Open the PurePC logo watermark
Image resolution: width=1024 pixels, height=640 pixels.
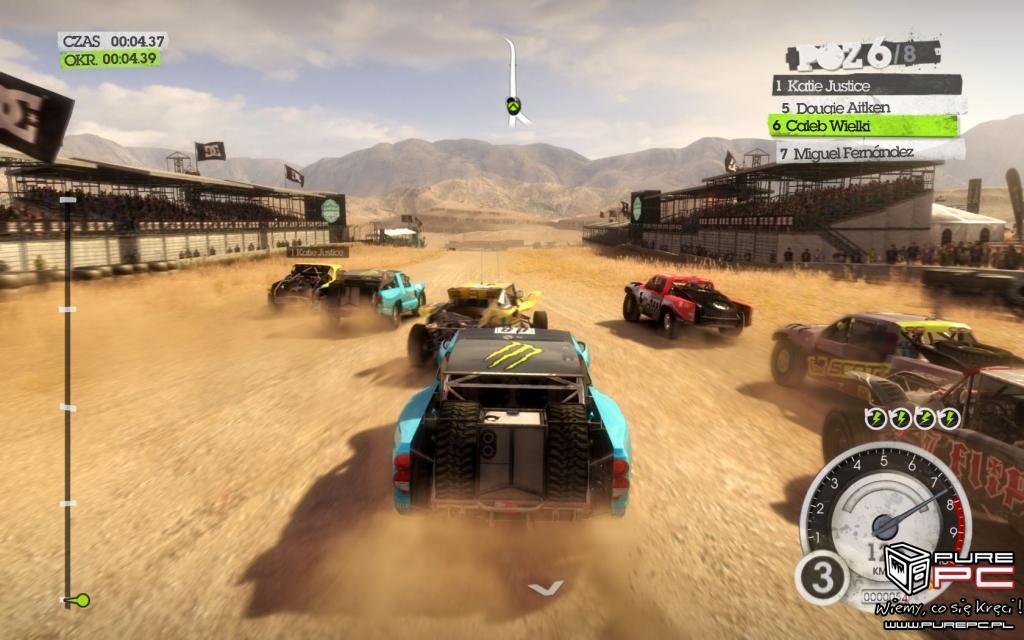[x=944, y=573]
